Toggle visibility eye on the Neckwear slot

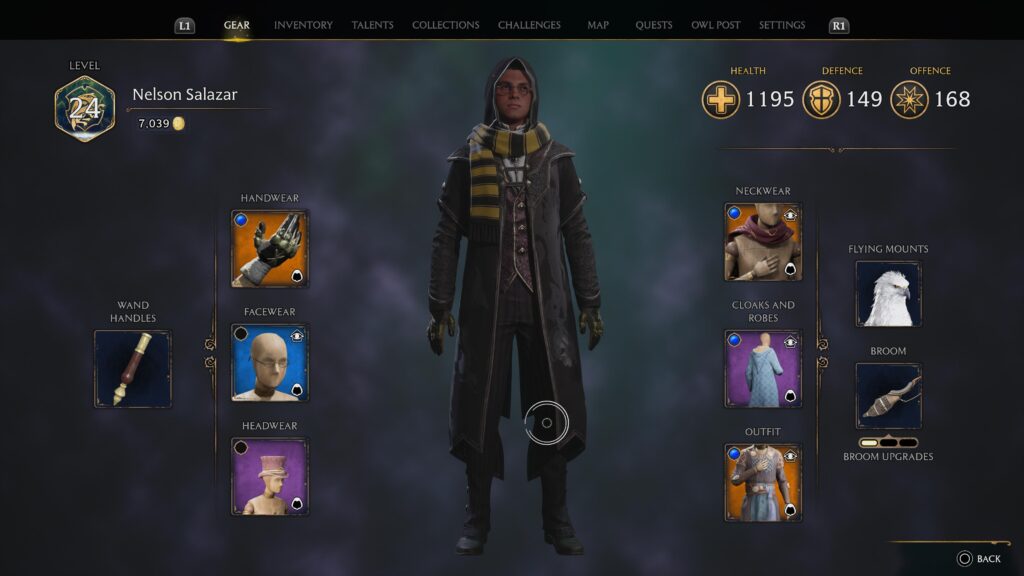[790, 214]
